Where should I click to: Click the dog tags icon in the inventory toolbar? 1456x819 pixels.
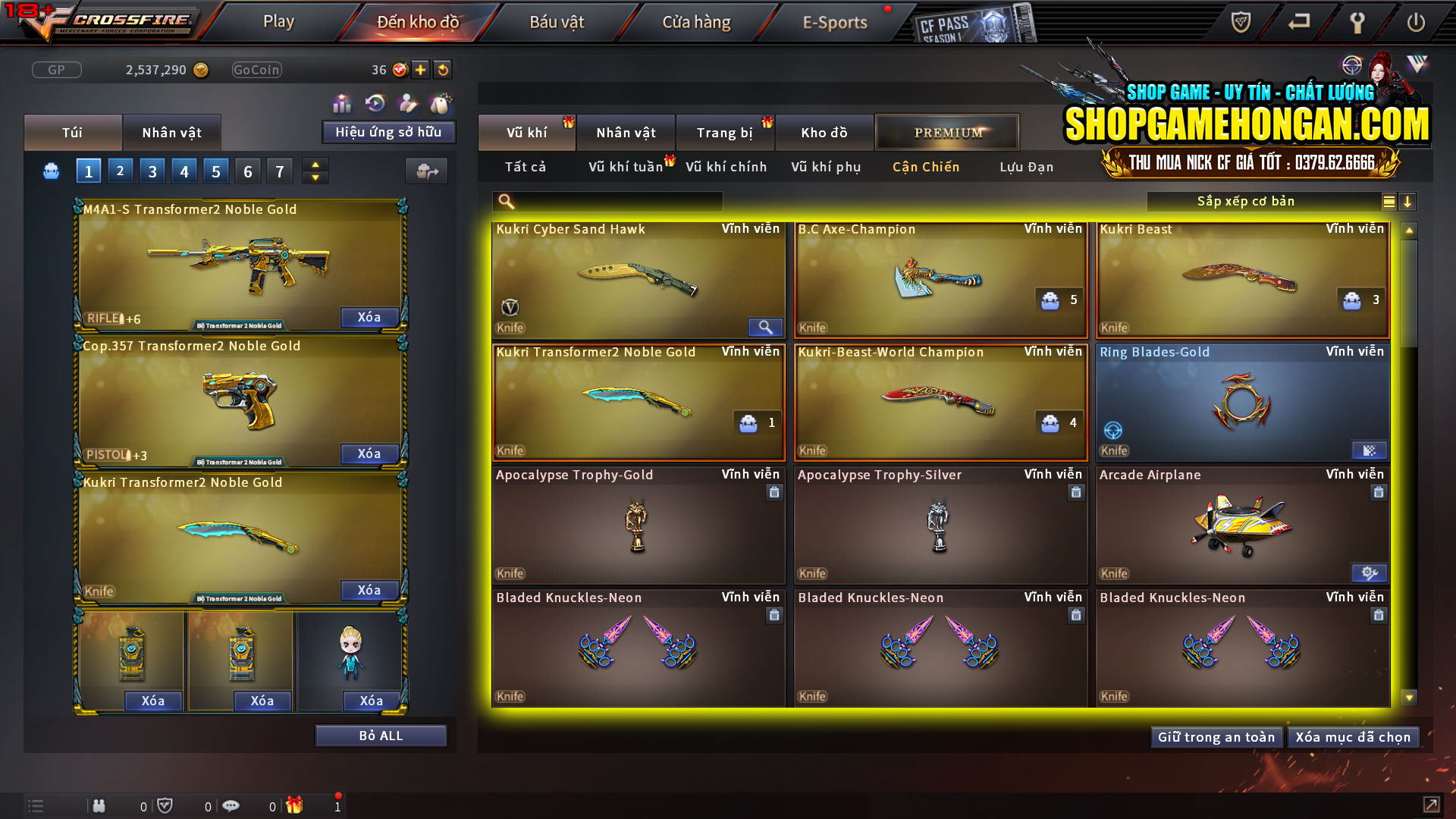coord(440,104)
